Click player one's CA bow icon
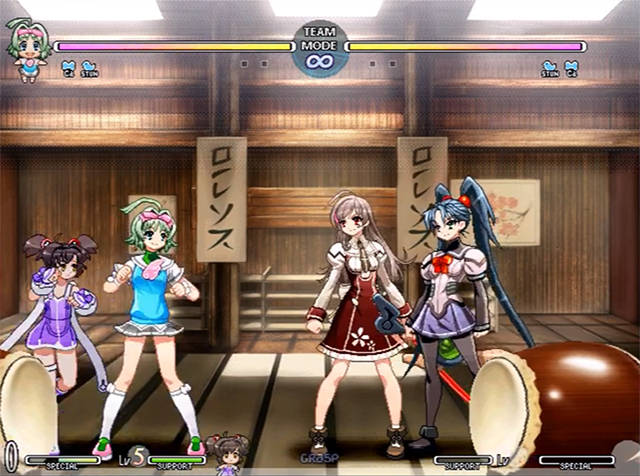 [68, 68]
